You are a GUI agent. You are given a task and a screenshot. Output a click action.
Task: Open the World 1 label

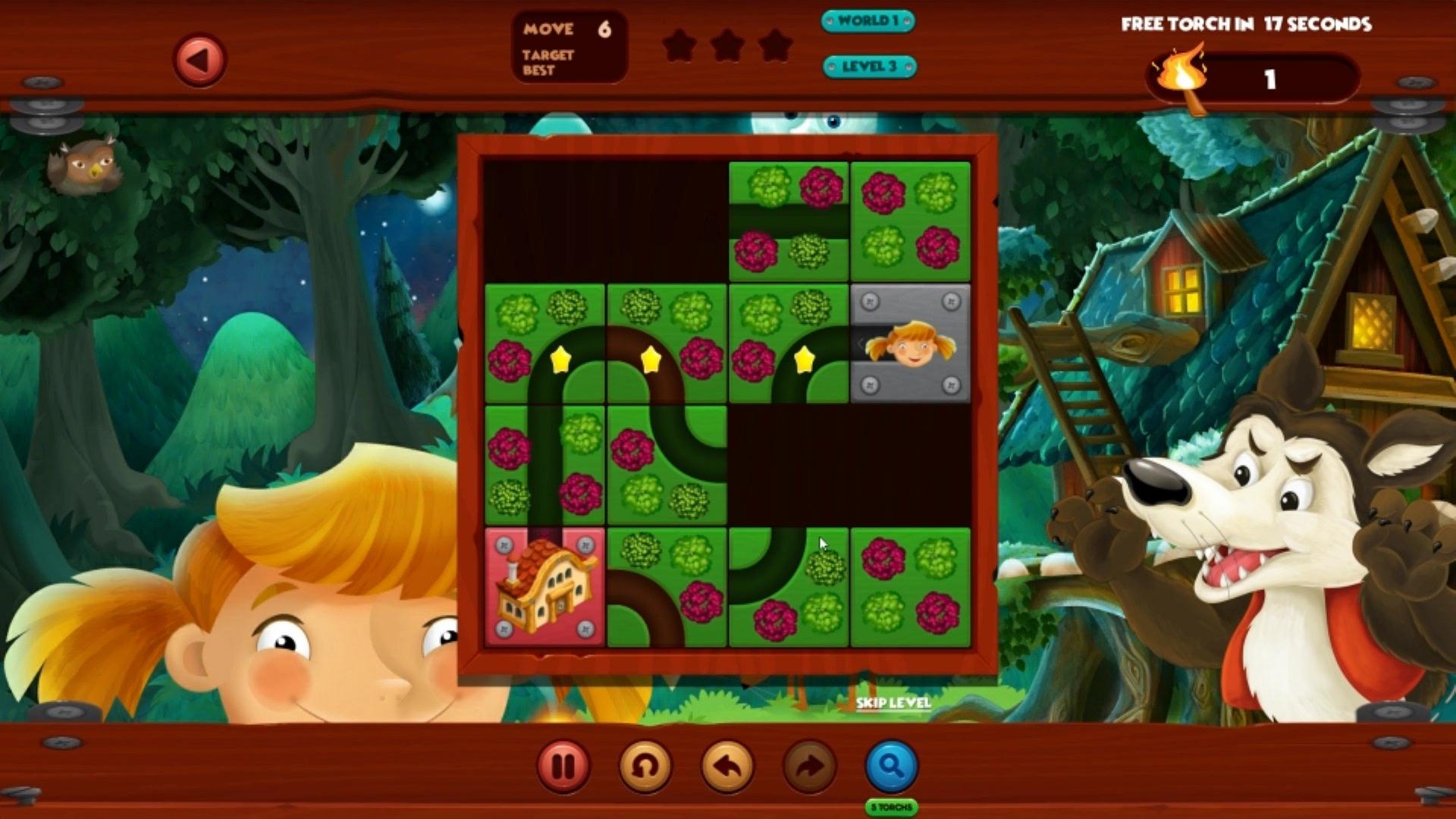(x=869, y=22)
